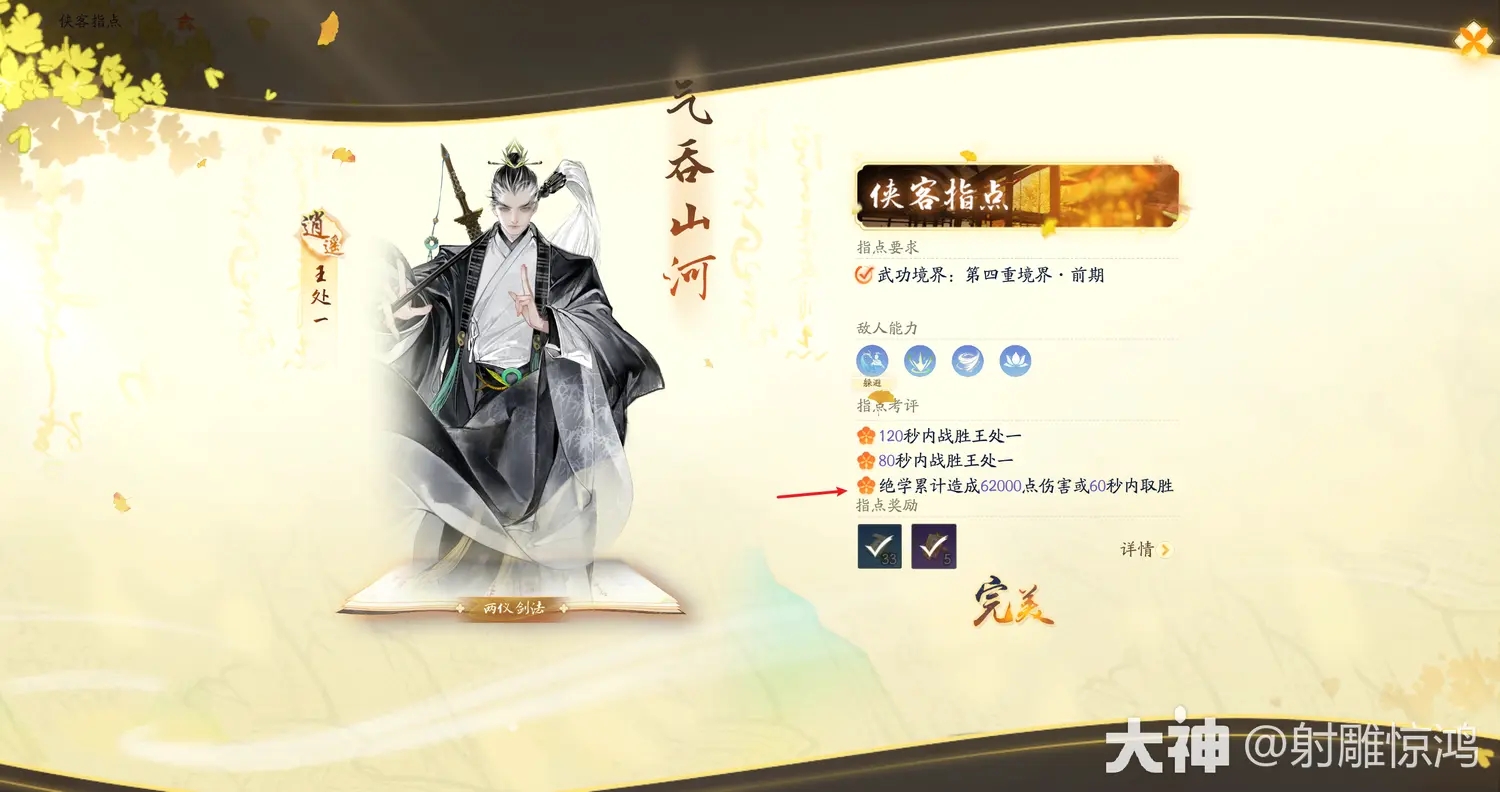This screenshot has width=1500, height=792.
Task: Click the orange check beside 武功境界 requirement
Action: tap(863, 275)
